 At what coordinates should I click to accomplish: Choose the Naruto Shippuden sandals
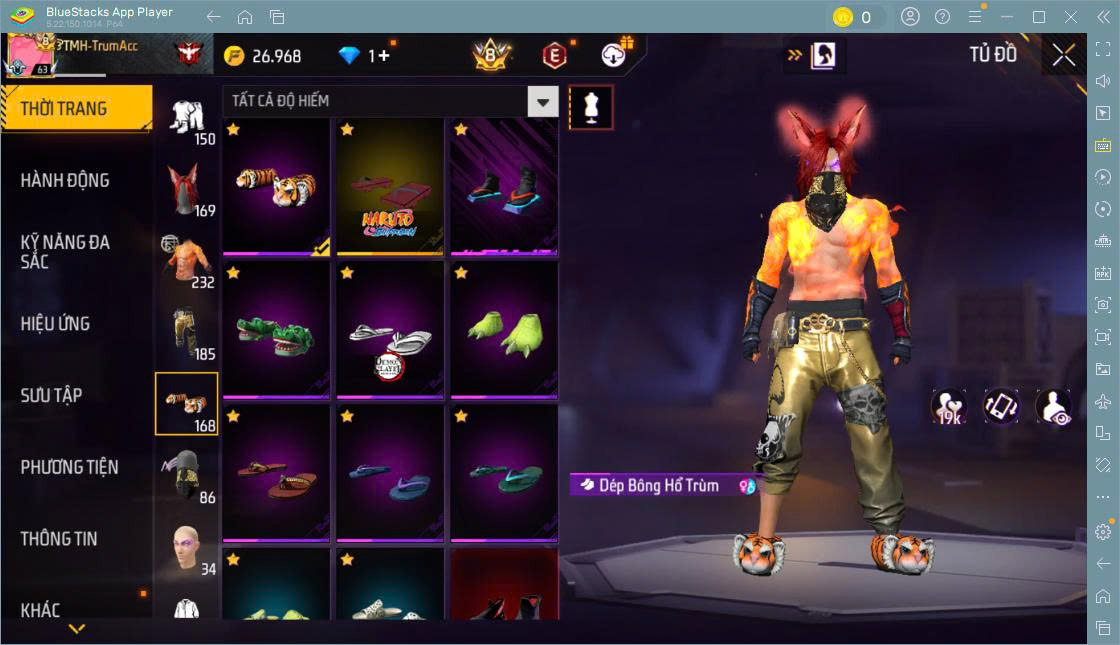[390, 186]
